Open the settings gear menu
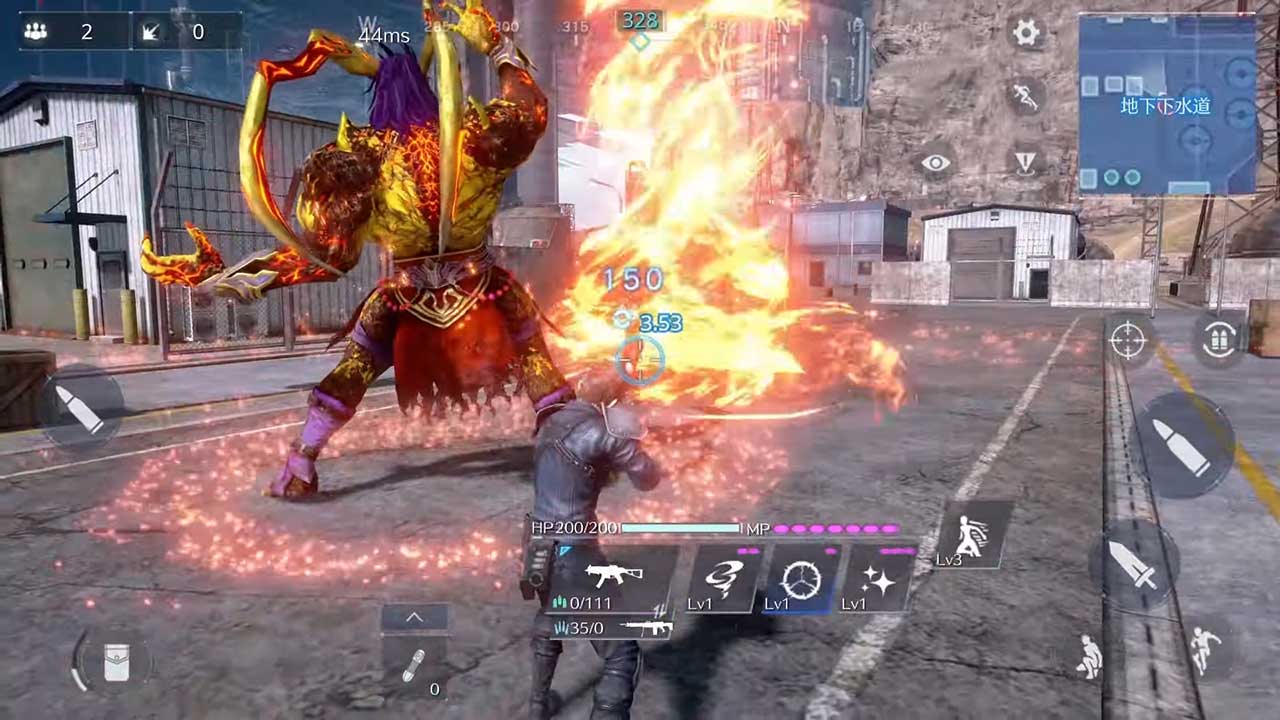The width and height of the screenshot is (1280, 720). click(1027, 33)
